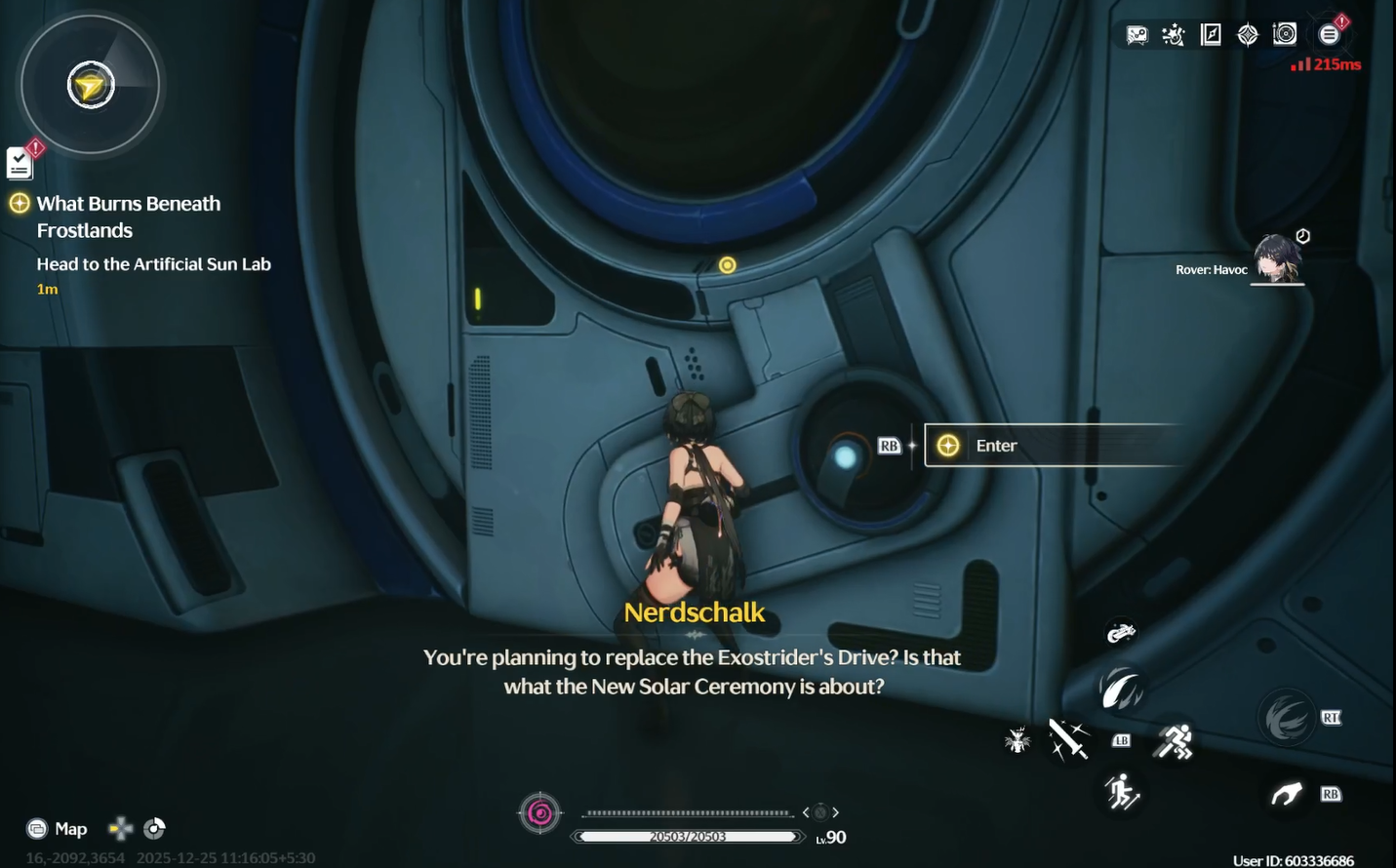Open the four-pointed star convene icon
1396x868 pixels.
(1248, 35)
